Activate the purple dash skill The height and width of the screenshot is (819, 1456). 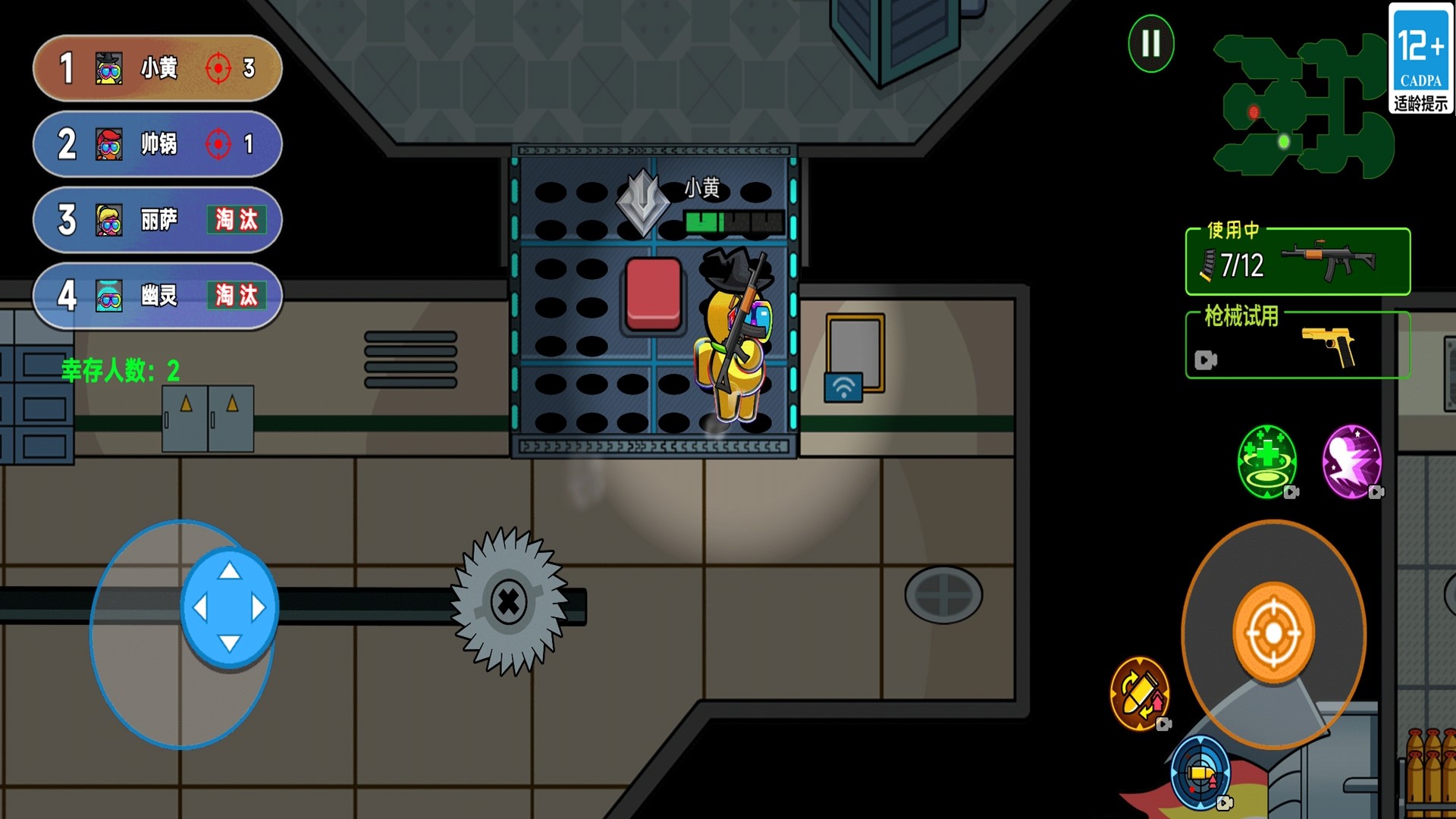[1351, 461]
